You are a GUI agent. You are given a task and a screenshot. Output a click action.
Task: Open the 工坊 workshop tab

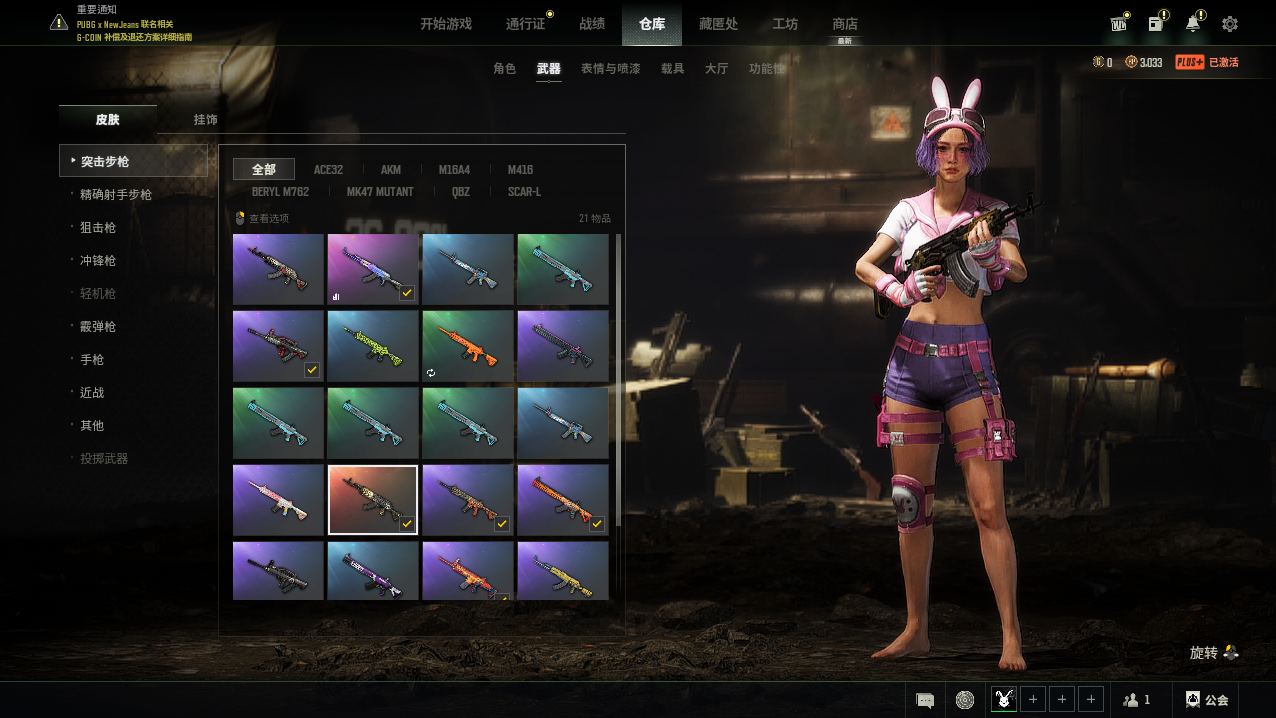point(785,24)
